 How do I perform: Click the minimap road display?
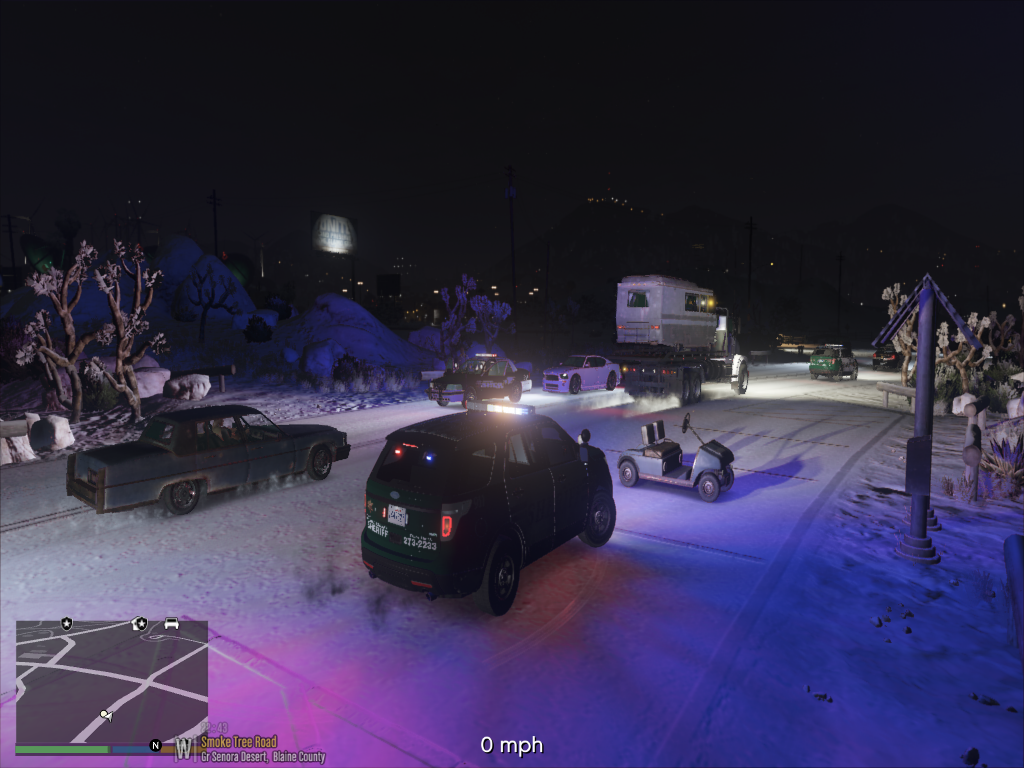111,681
